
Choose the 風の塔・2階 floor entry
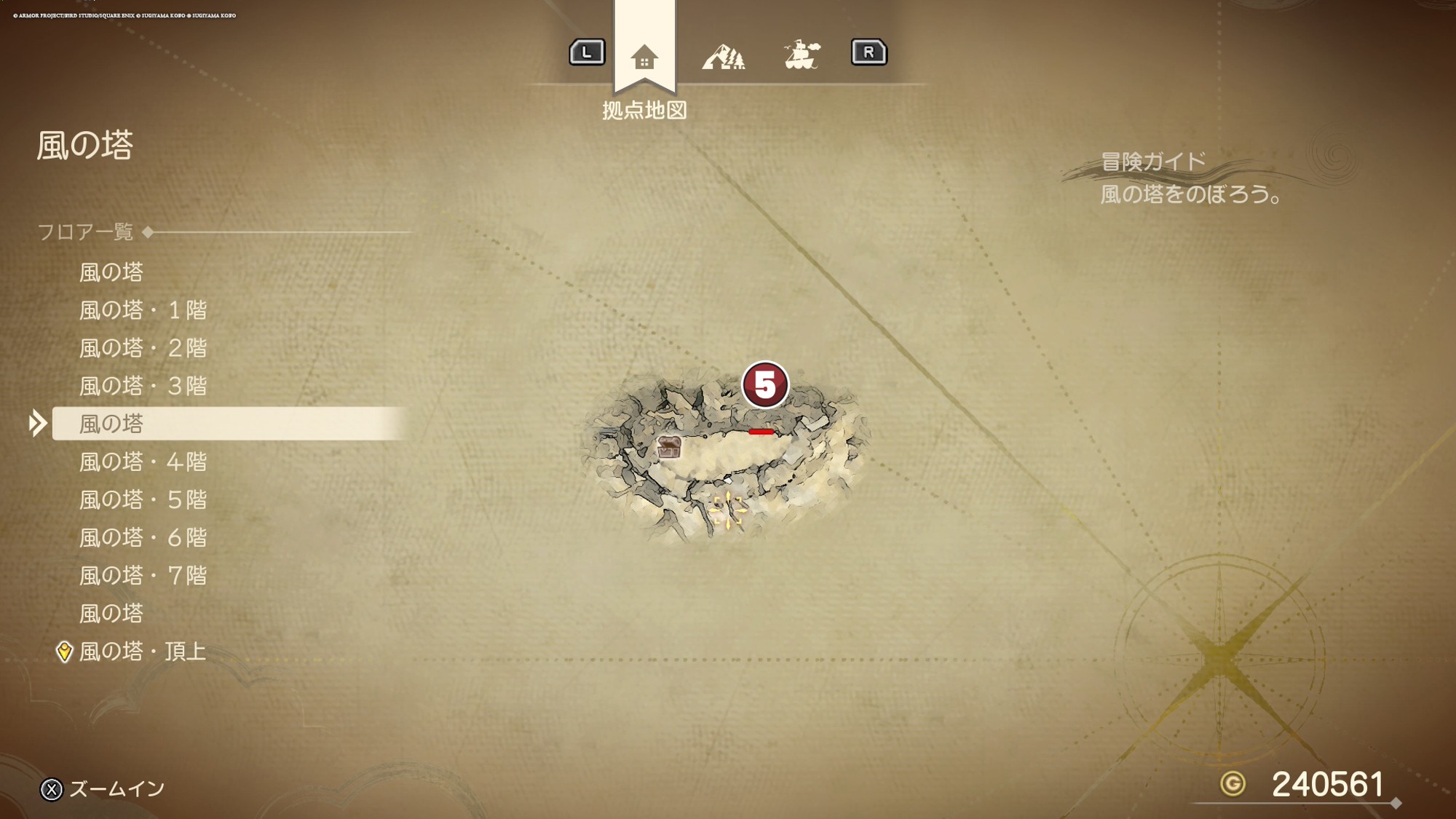pyautogui.click(x=143, y=349)
